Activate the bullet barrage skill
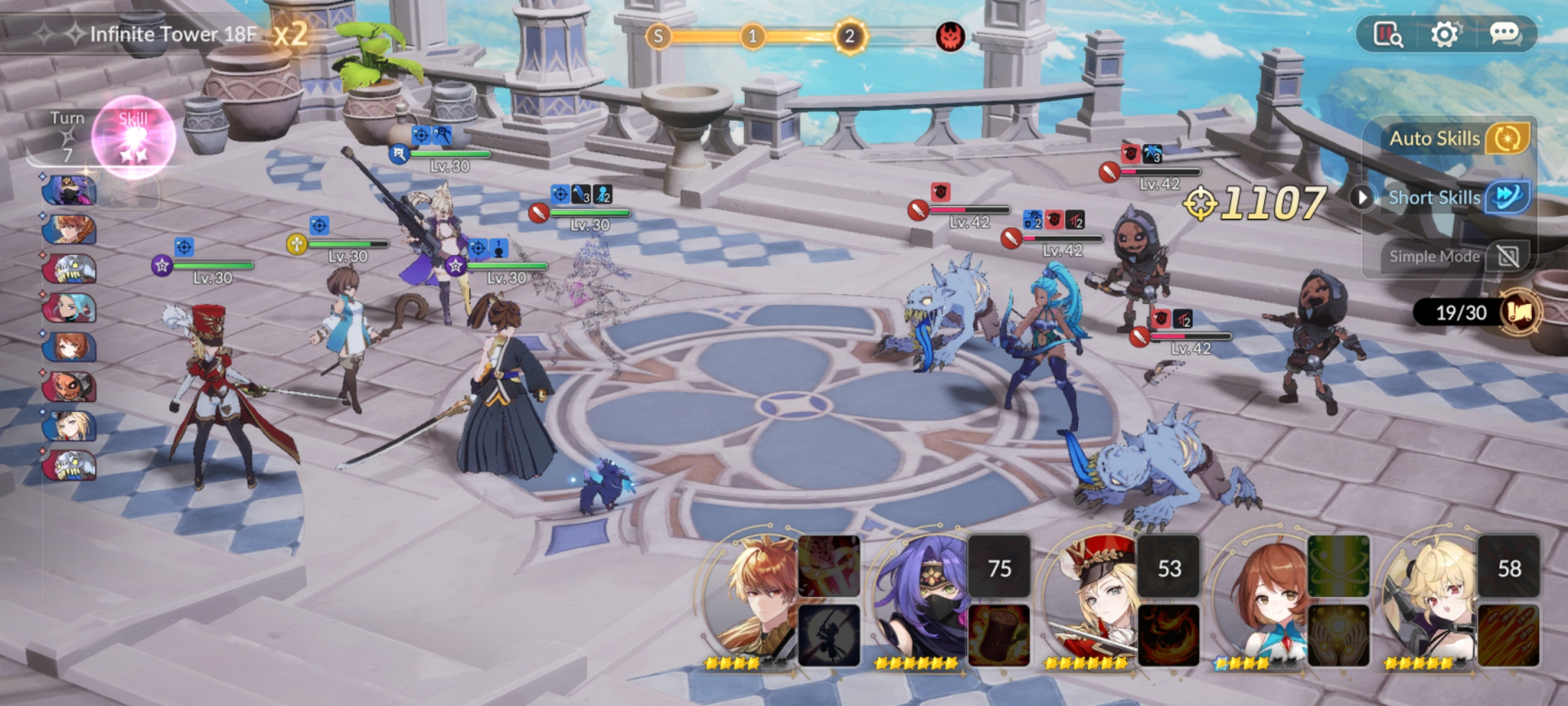 coord(1508,635)
